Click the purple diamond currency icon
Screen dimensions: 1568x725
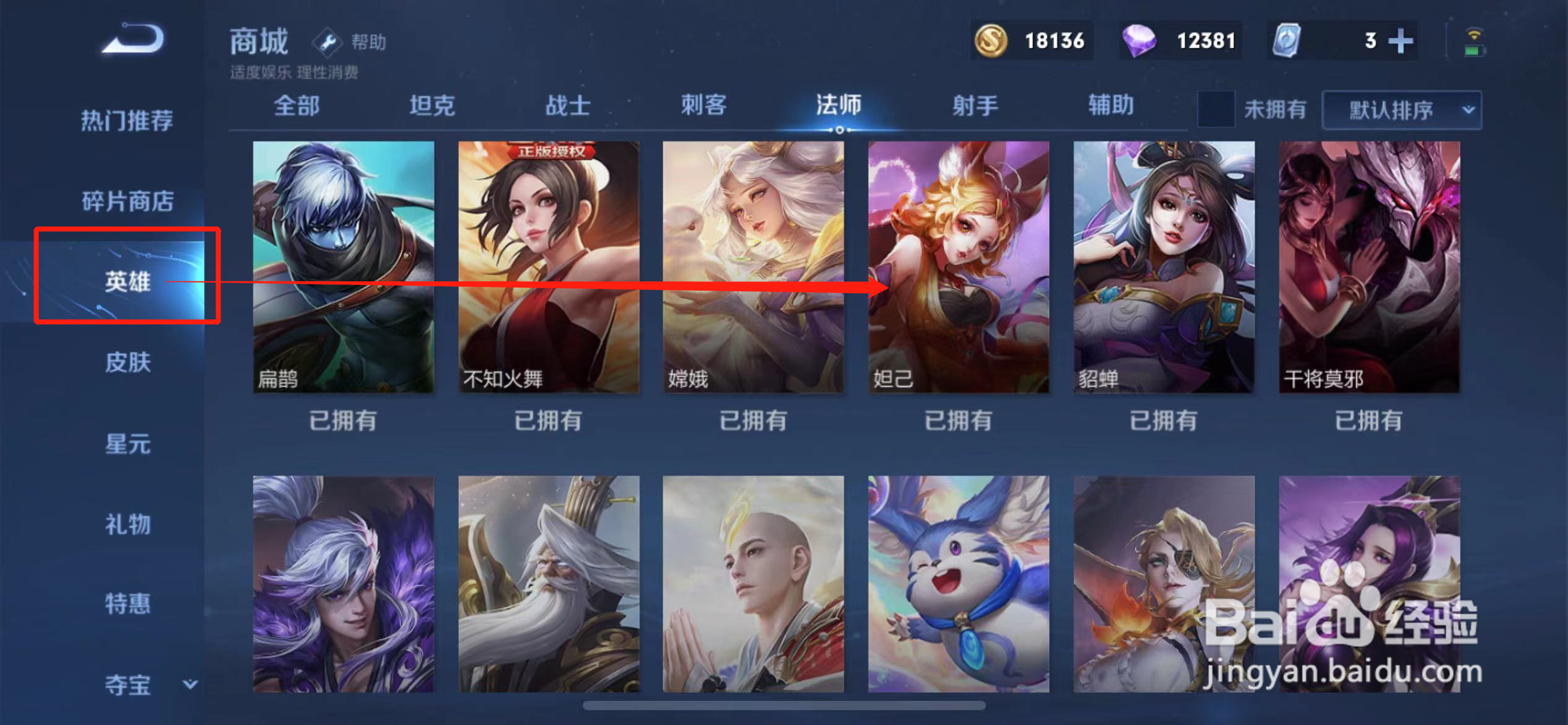1149,40
